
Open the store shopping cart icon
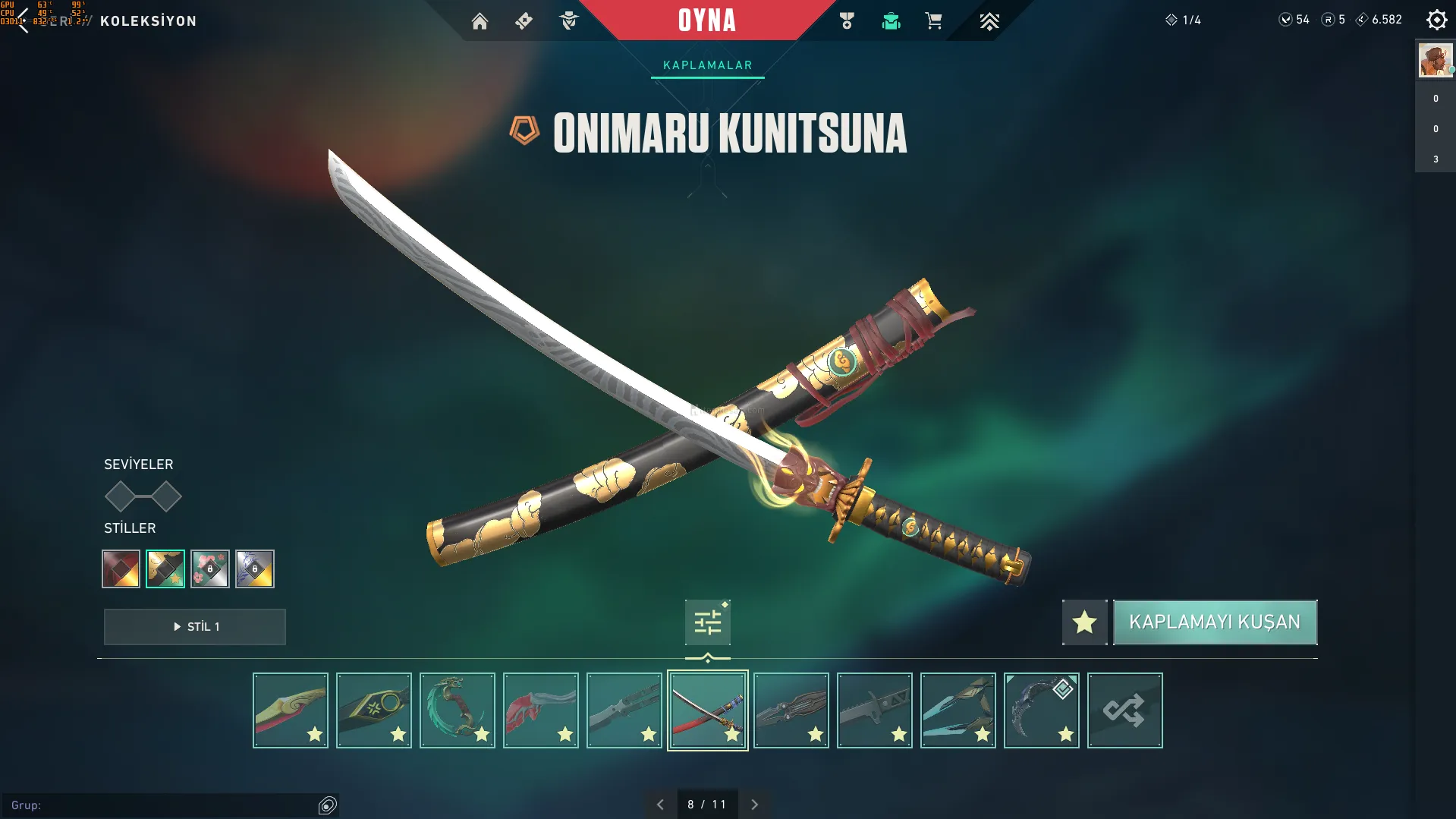pyautogui.click(x=933, y=21)
